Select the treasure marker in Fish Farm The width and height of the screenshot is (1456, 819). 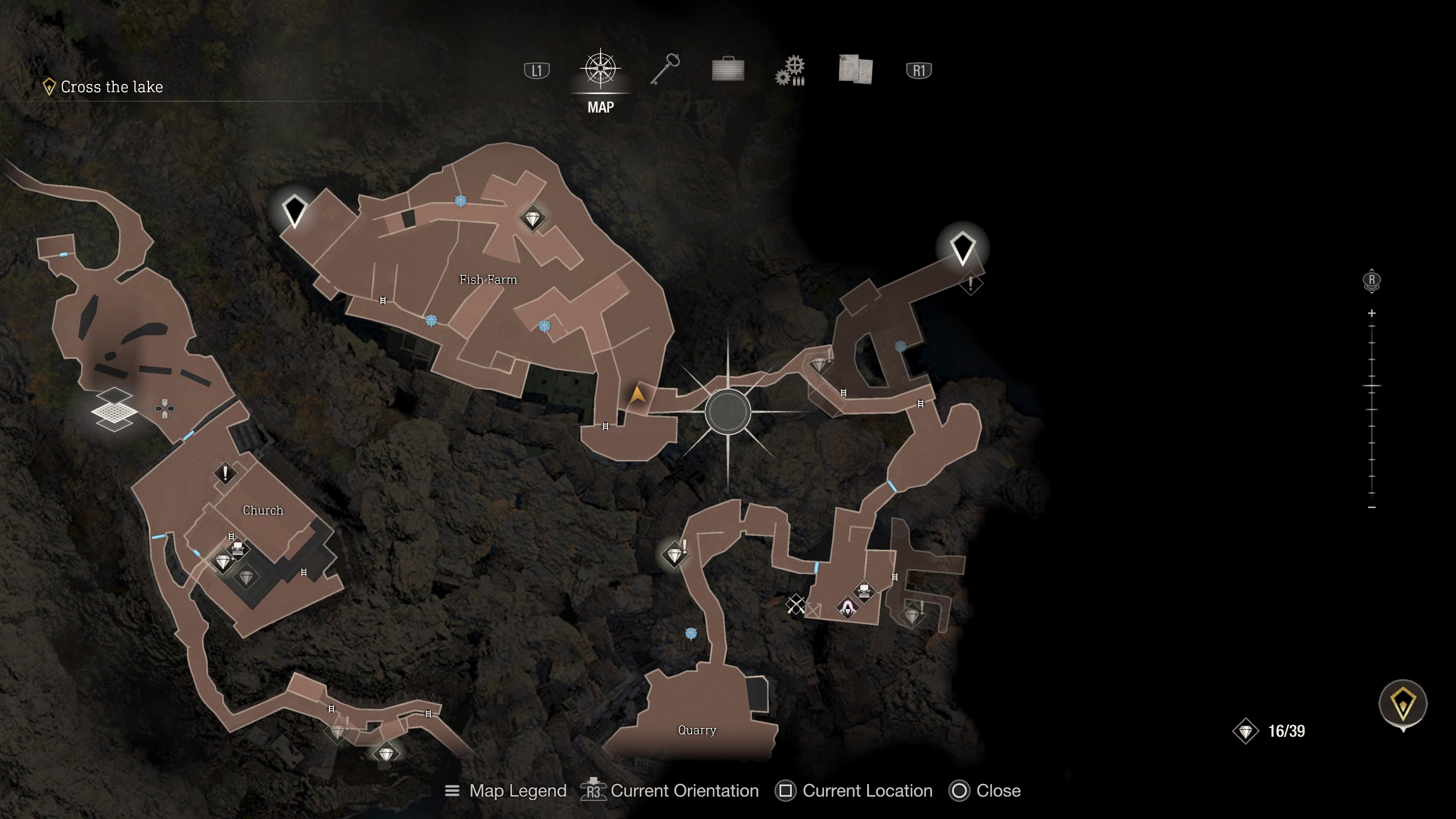[x=532, y=218]
